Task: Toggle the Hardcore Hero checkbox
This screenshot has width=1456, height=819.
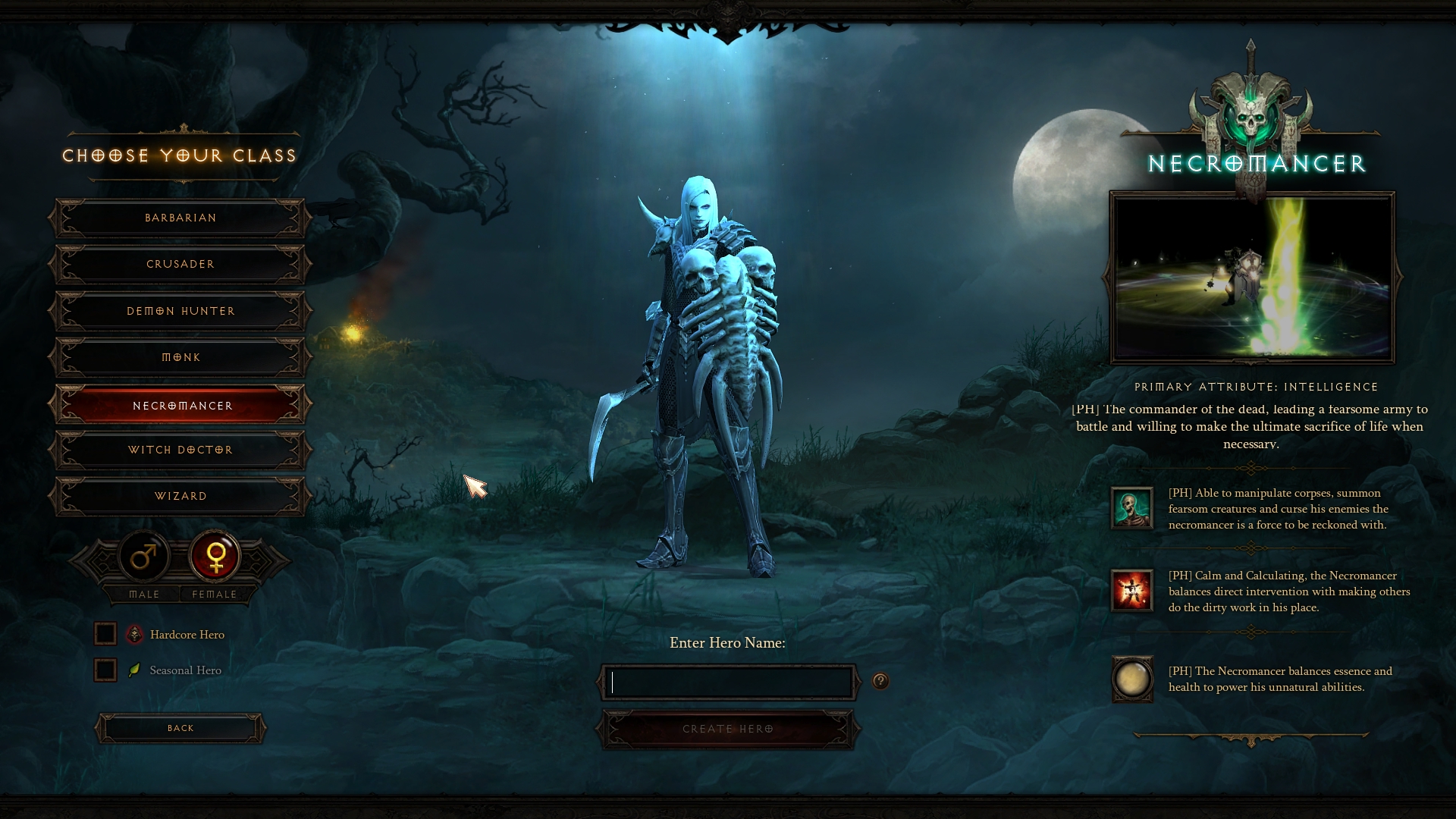Action: (x=105, y=634)
